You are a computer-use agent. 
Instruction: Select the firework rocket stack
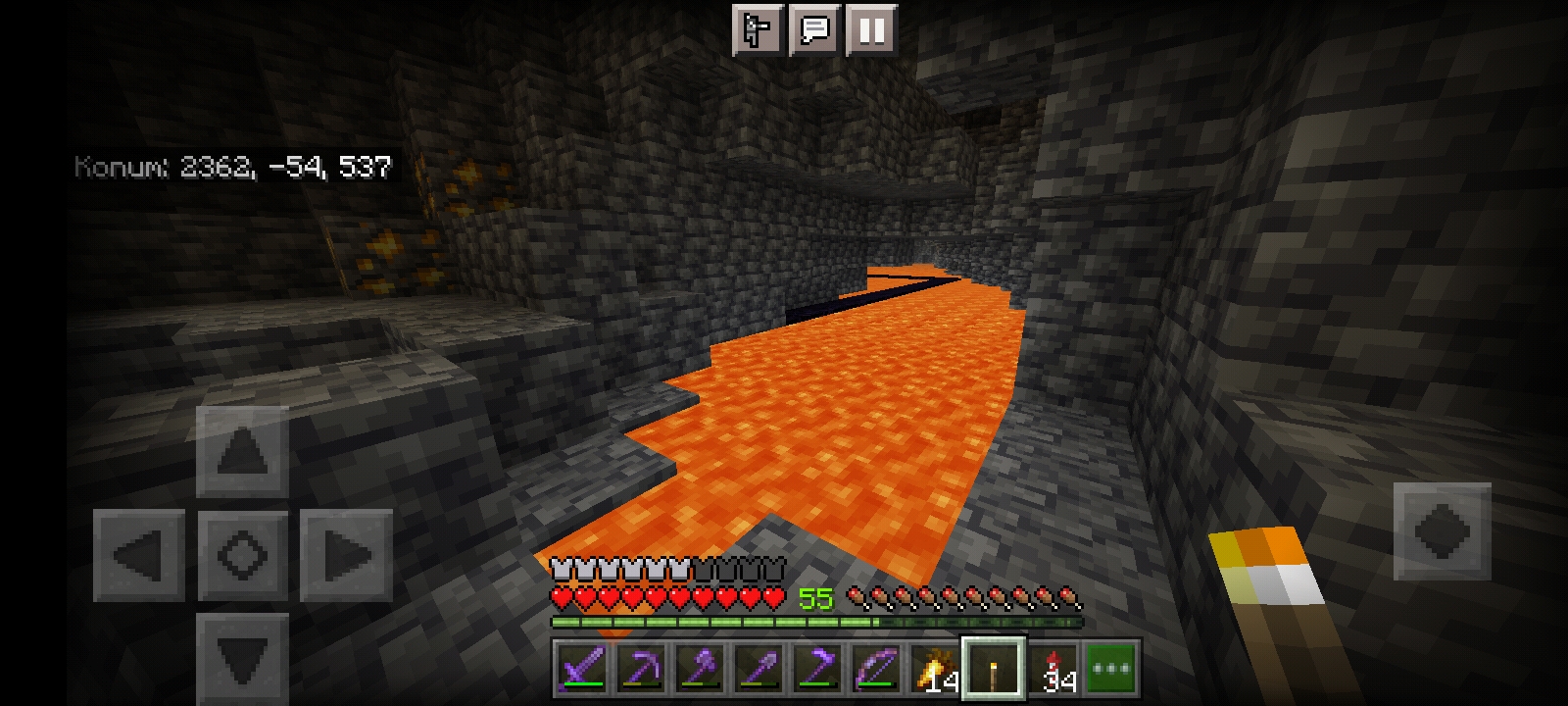tap(1054, 669)
